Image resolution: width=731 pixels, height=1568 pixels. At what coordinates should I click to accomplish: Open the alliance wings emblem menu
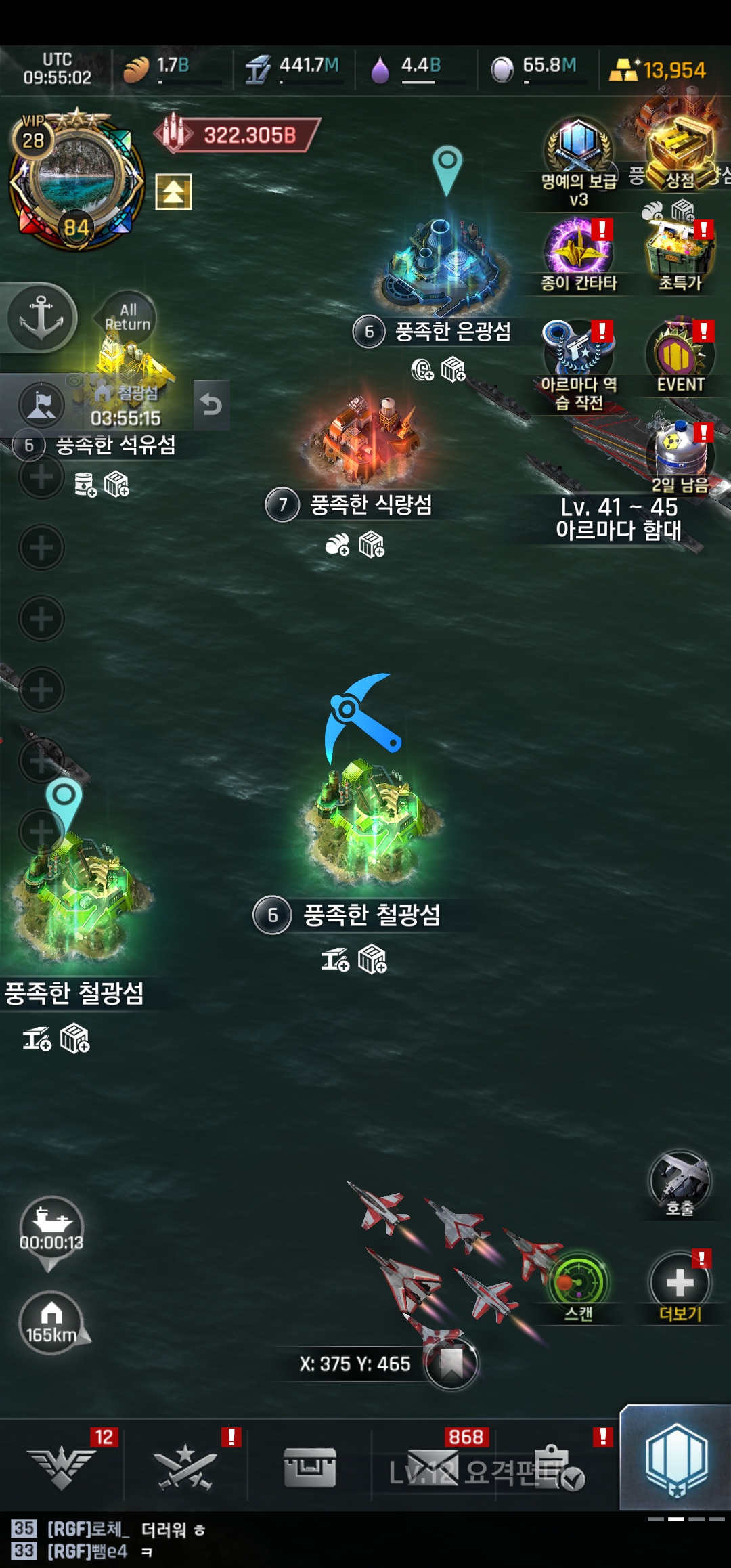[x=62, y=1466]
